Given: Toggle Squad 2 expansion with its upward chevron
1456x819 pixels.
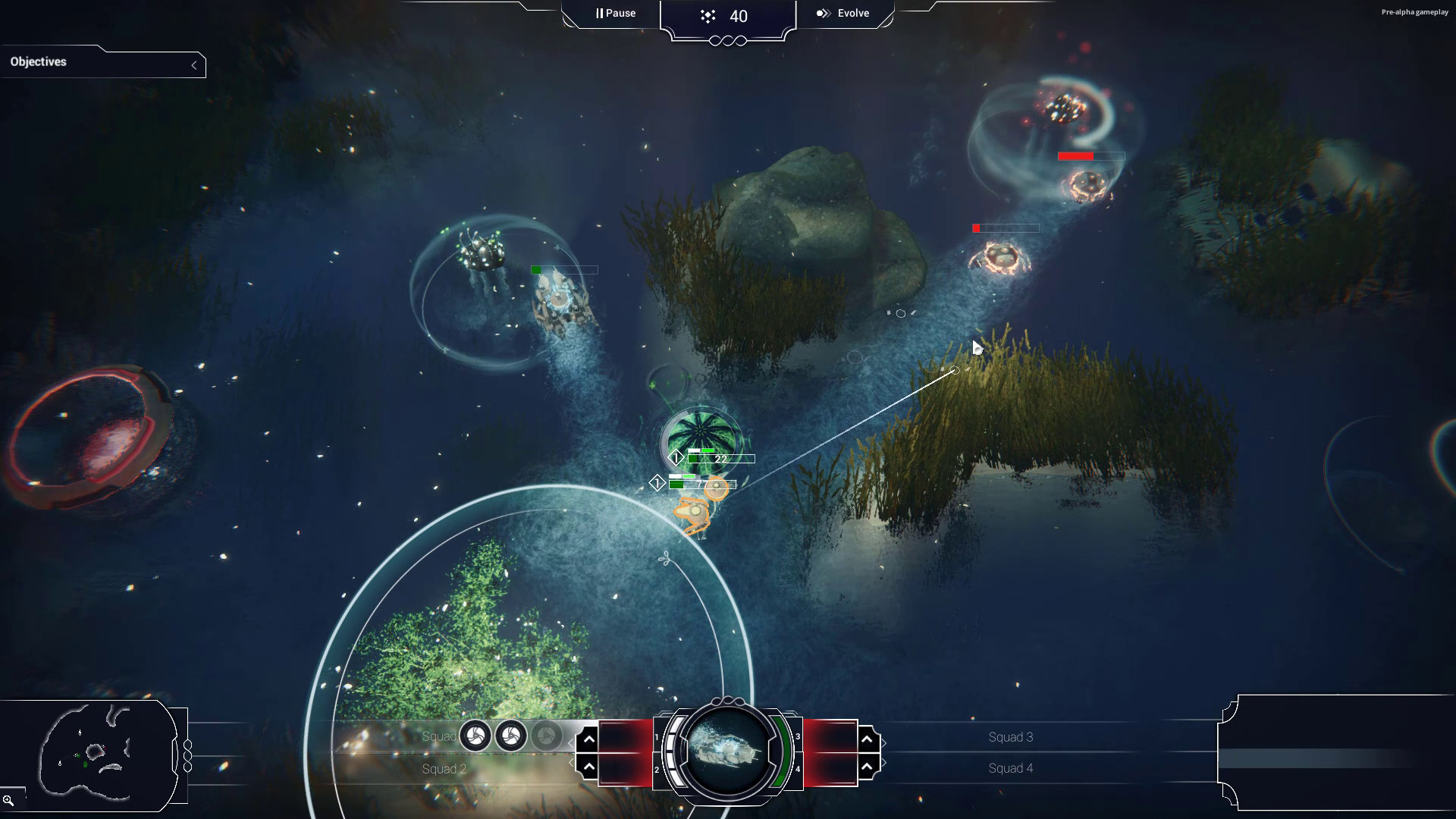Looking at the screenshot, I should 588,765.
